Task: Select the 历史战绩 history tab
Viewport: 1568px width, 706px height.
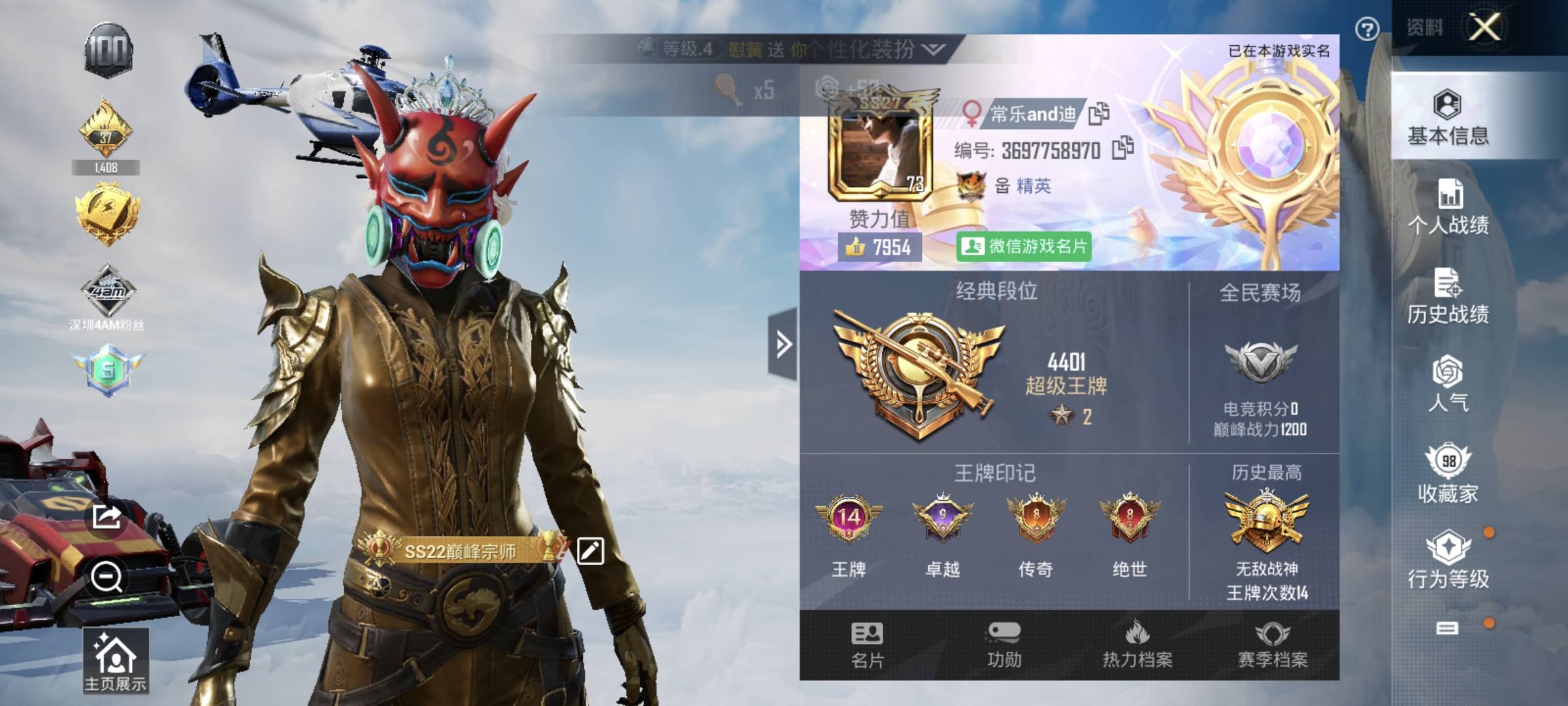Action: point(1448,296)
